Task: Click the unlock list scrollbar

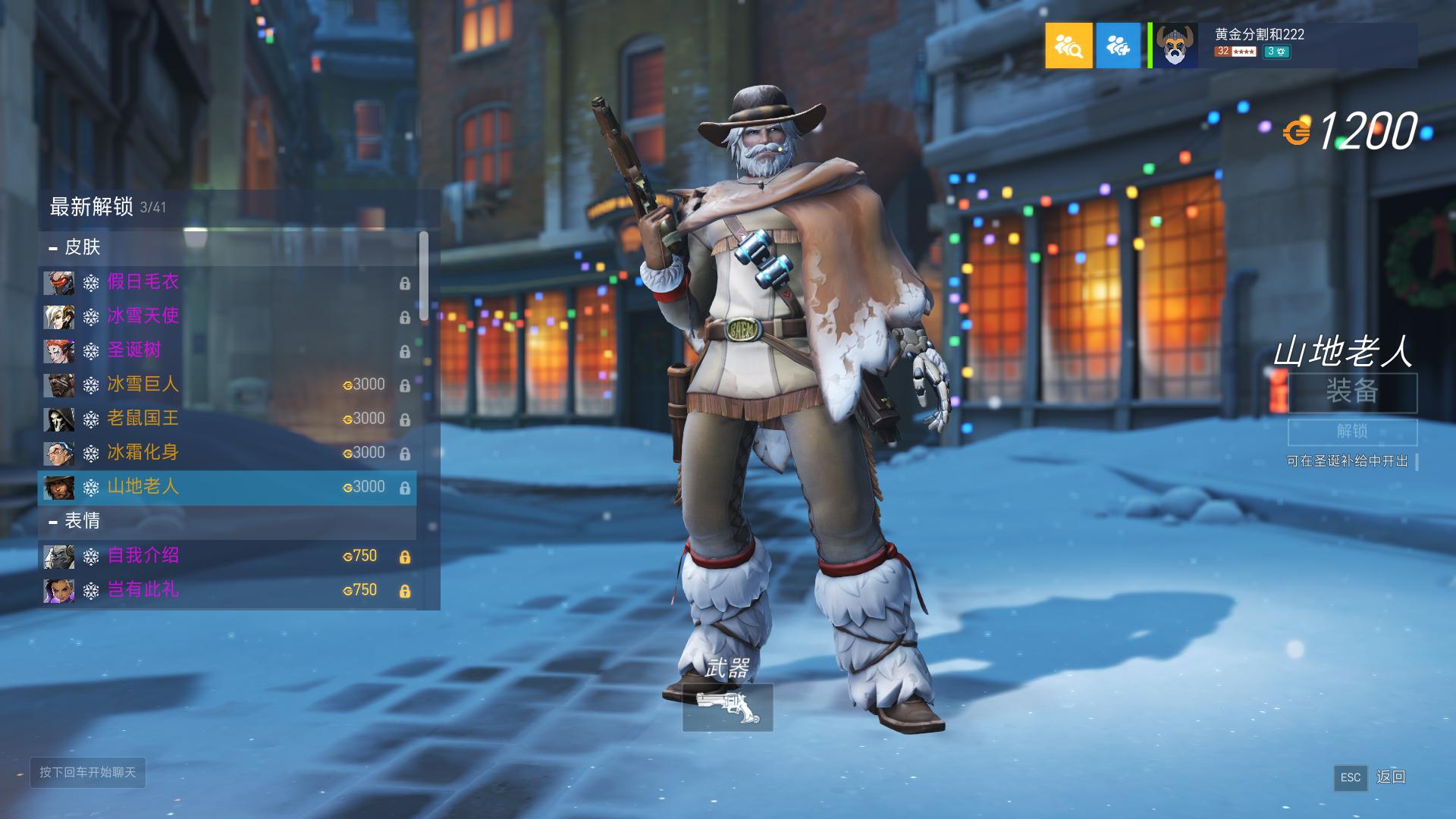Action: click(x=423, y=277)
